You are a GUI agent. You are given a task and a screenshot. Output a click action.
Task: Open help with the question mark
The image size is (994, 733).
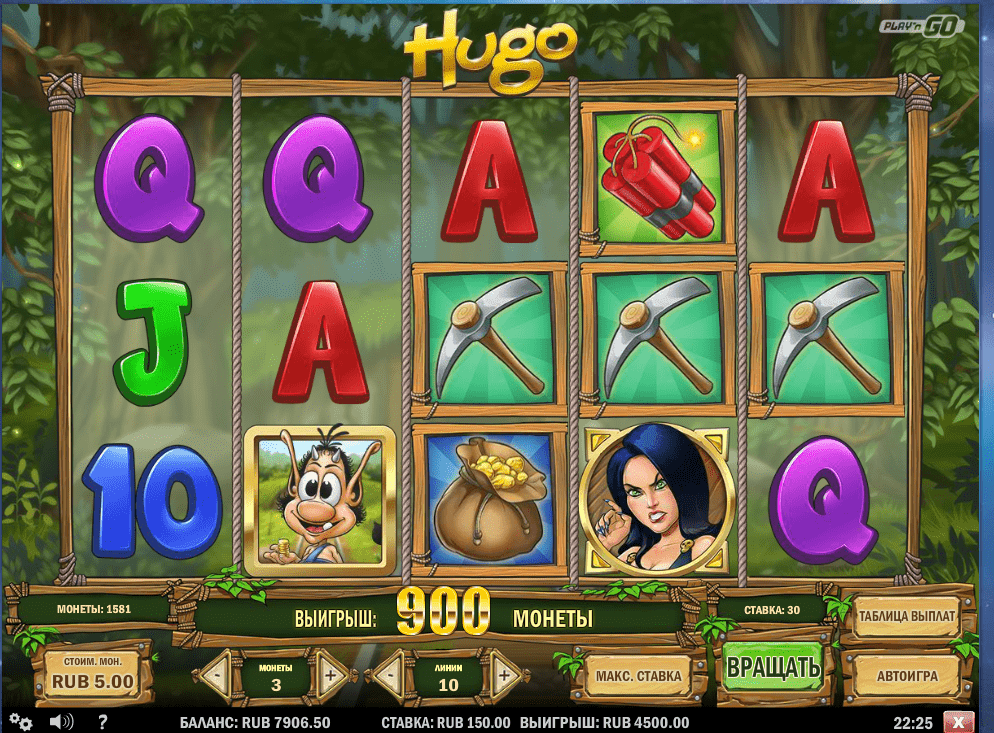click(102, 721)
